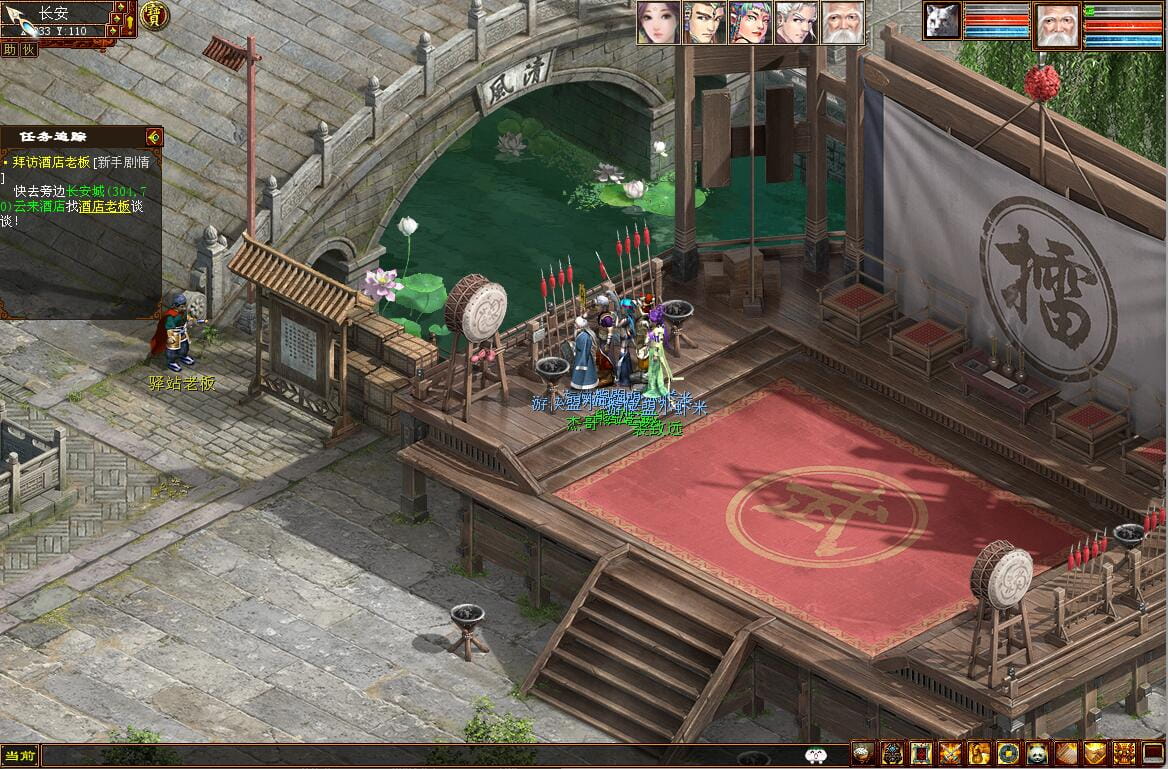This screenshot has width=1168, height=769.
Task: Follow the 酒店老板 quest link
Action: click(104, 206)
